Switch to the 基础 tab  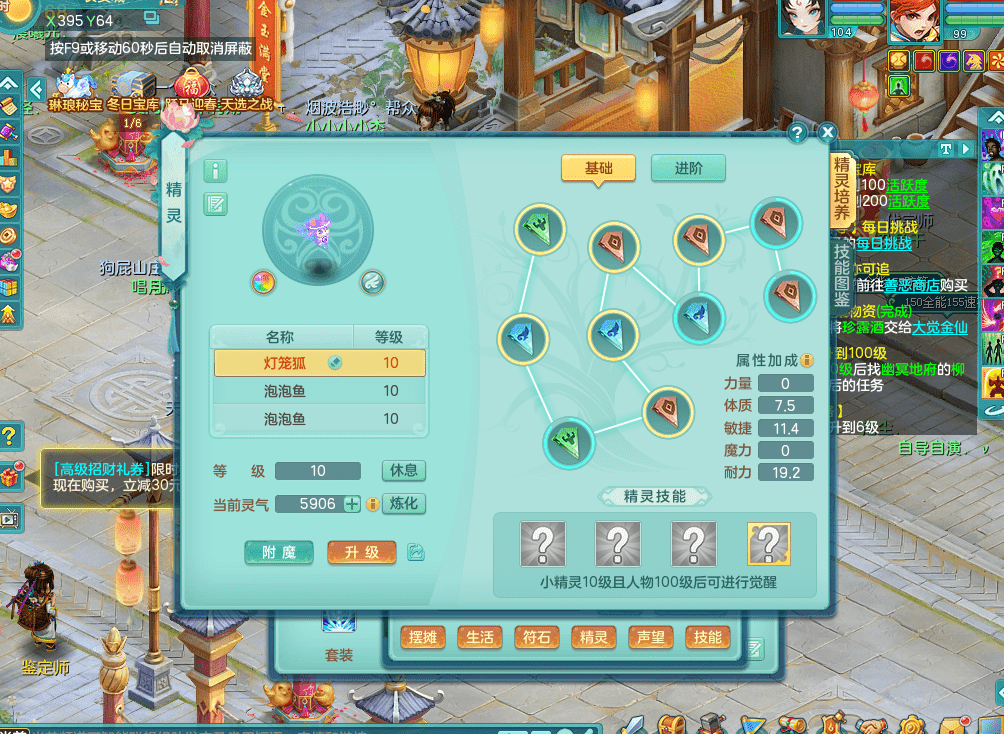598,168
